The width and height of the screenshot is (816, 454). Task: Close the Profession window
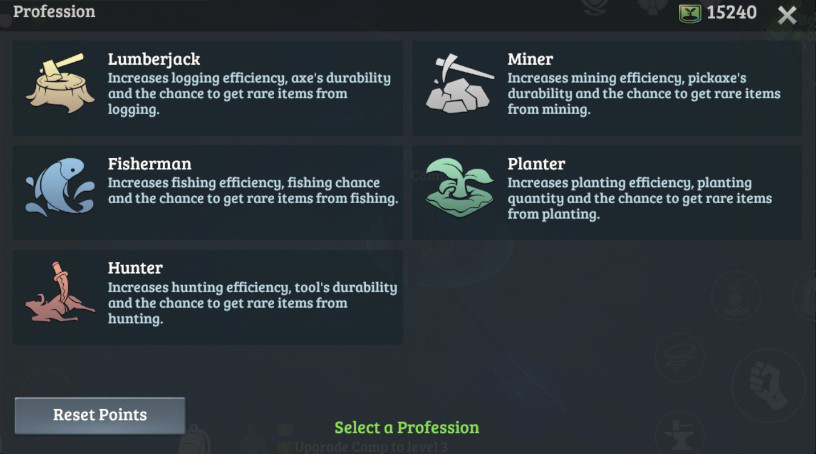(x=788, y=14)
